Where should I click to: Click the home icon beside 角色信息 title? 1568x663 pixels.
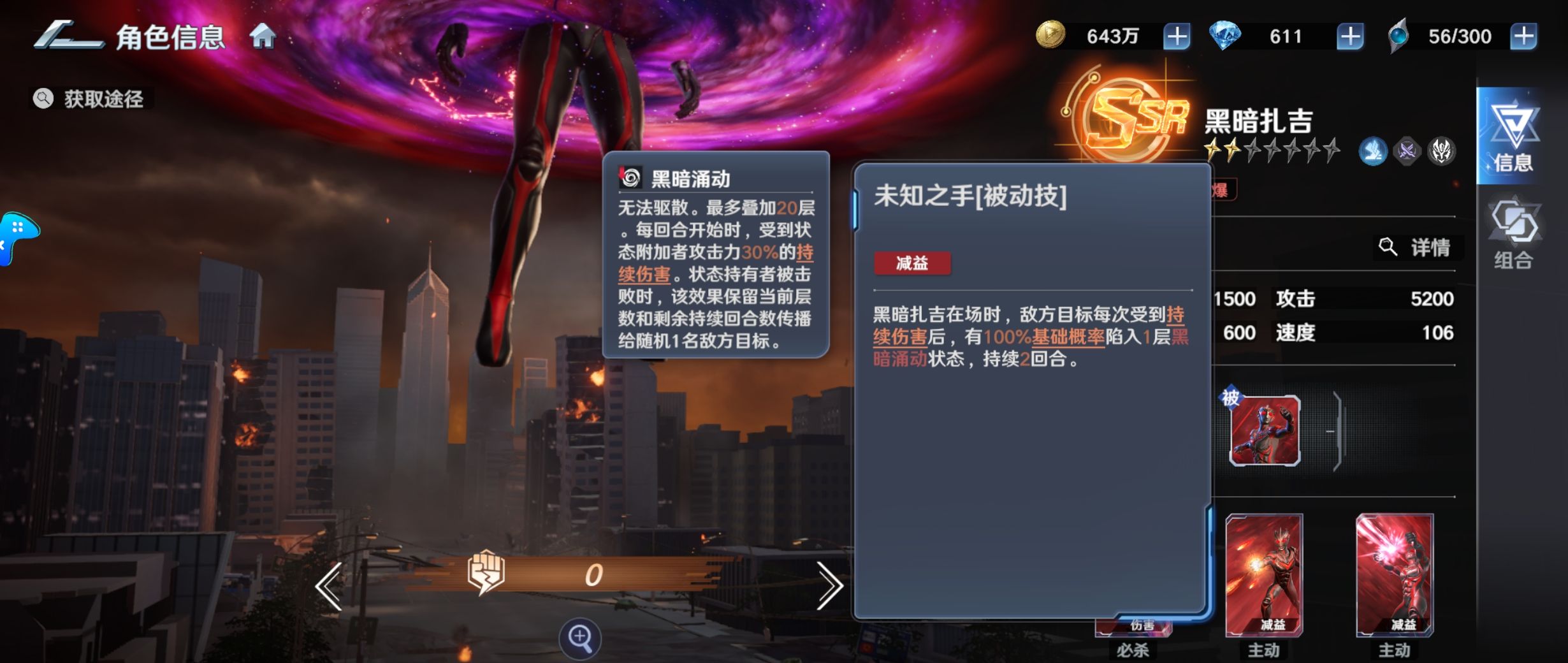262,37
